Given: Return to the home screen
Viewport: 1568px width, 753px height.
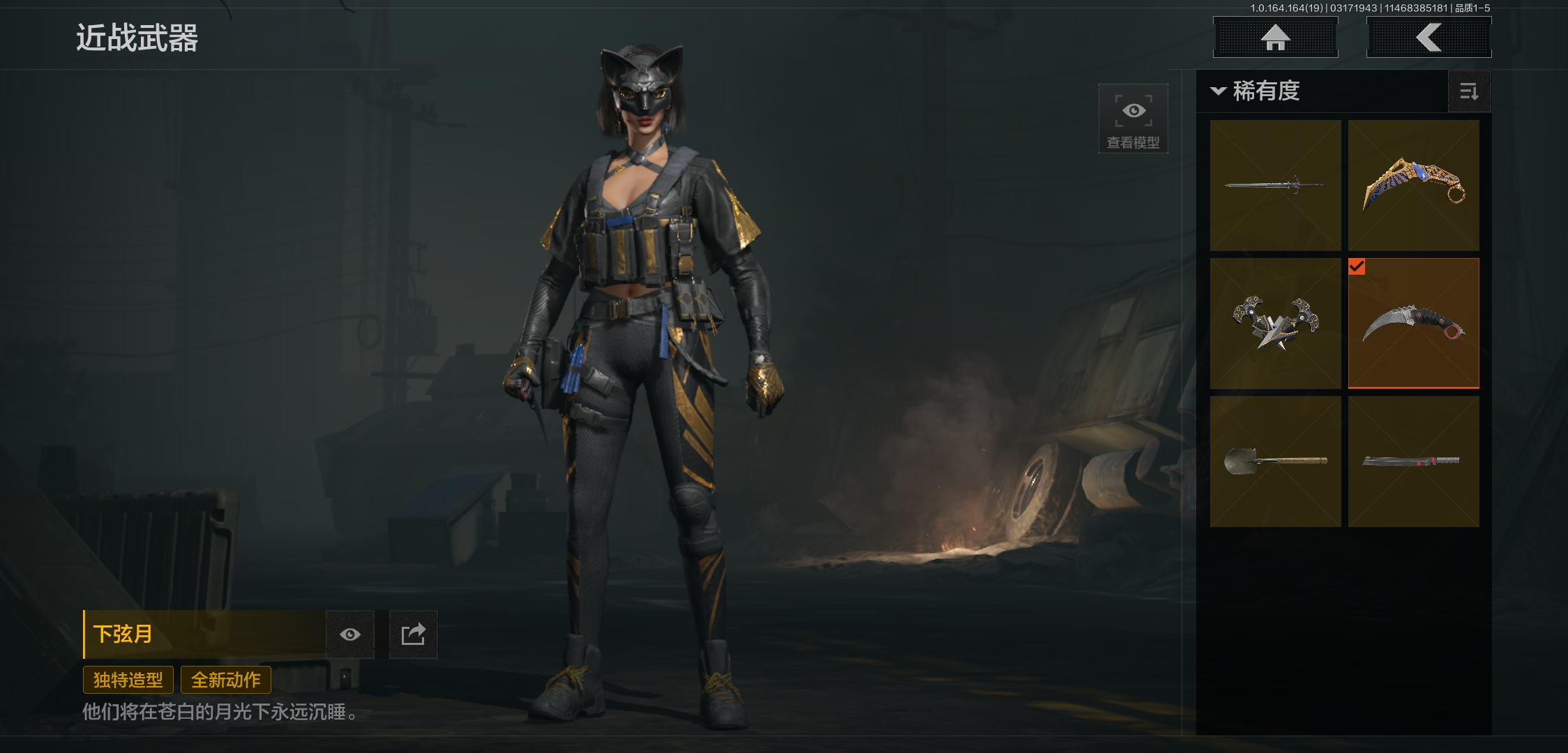Looking at the screenshot, I should click(1275, 38).
